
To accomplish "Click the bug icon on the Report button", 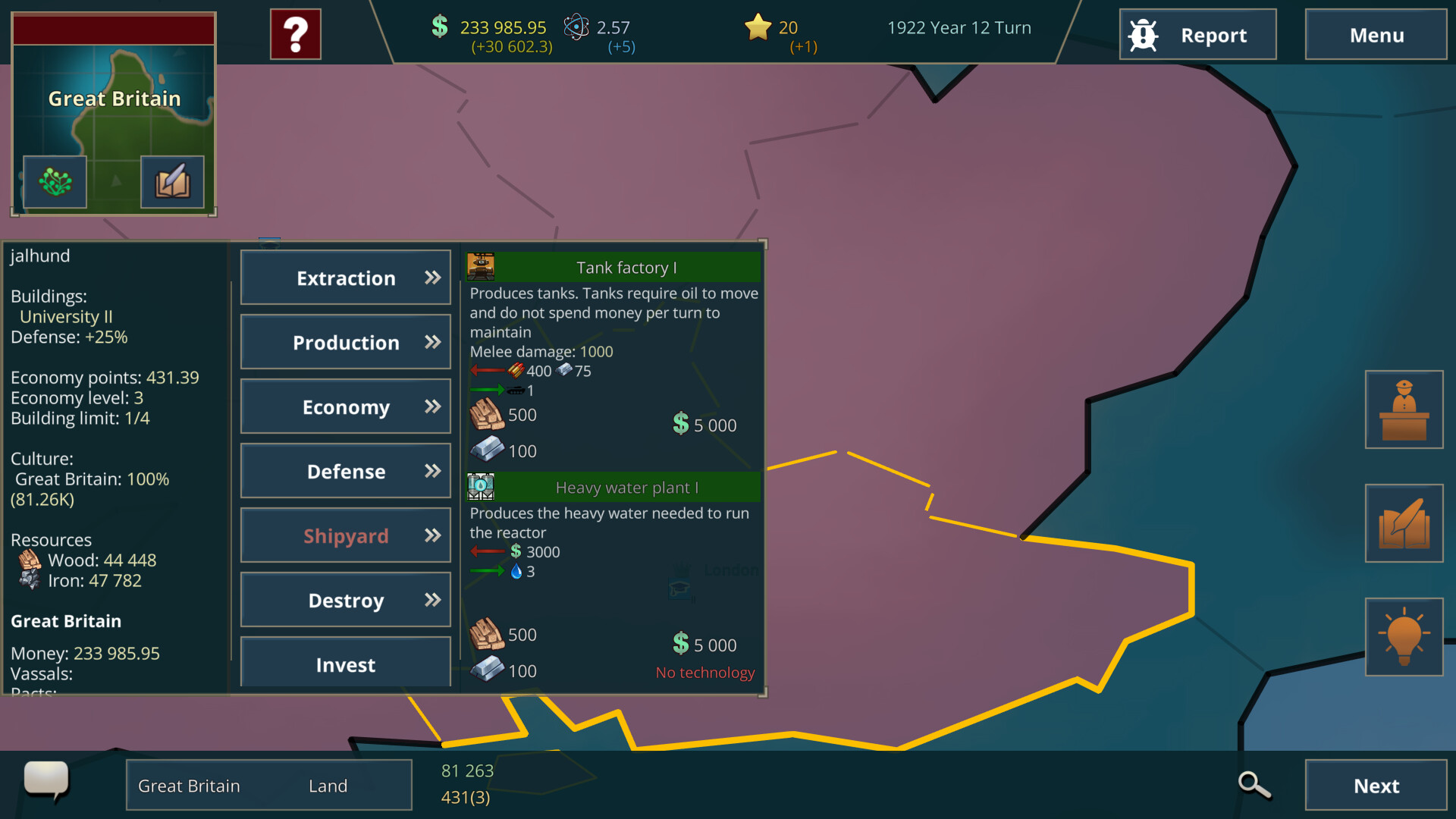I will (1144, 34).
